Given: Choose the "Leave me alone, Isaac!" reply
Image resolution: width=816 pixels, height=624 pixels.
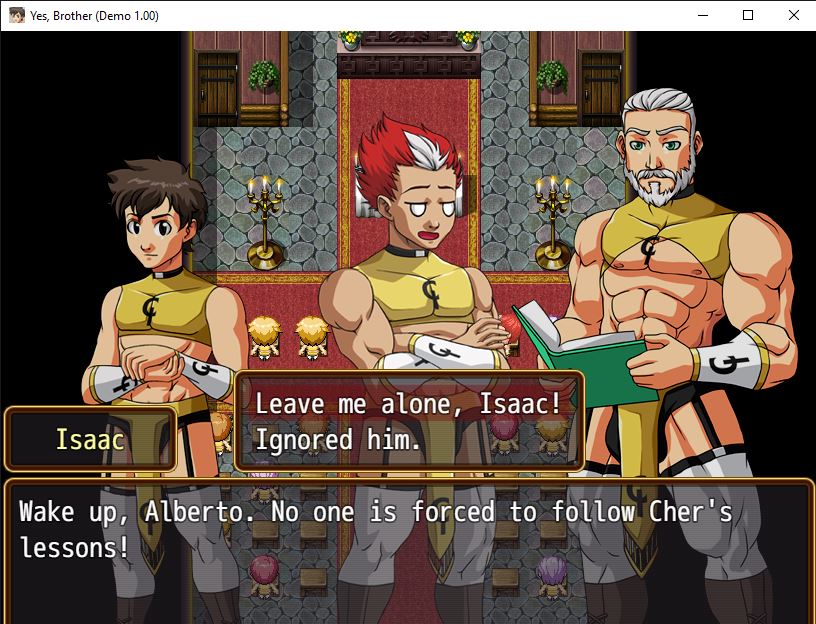Looking at the screenshot, I should tap(408, 404).
